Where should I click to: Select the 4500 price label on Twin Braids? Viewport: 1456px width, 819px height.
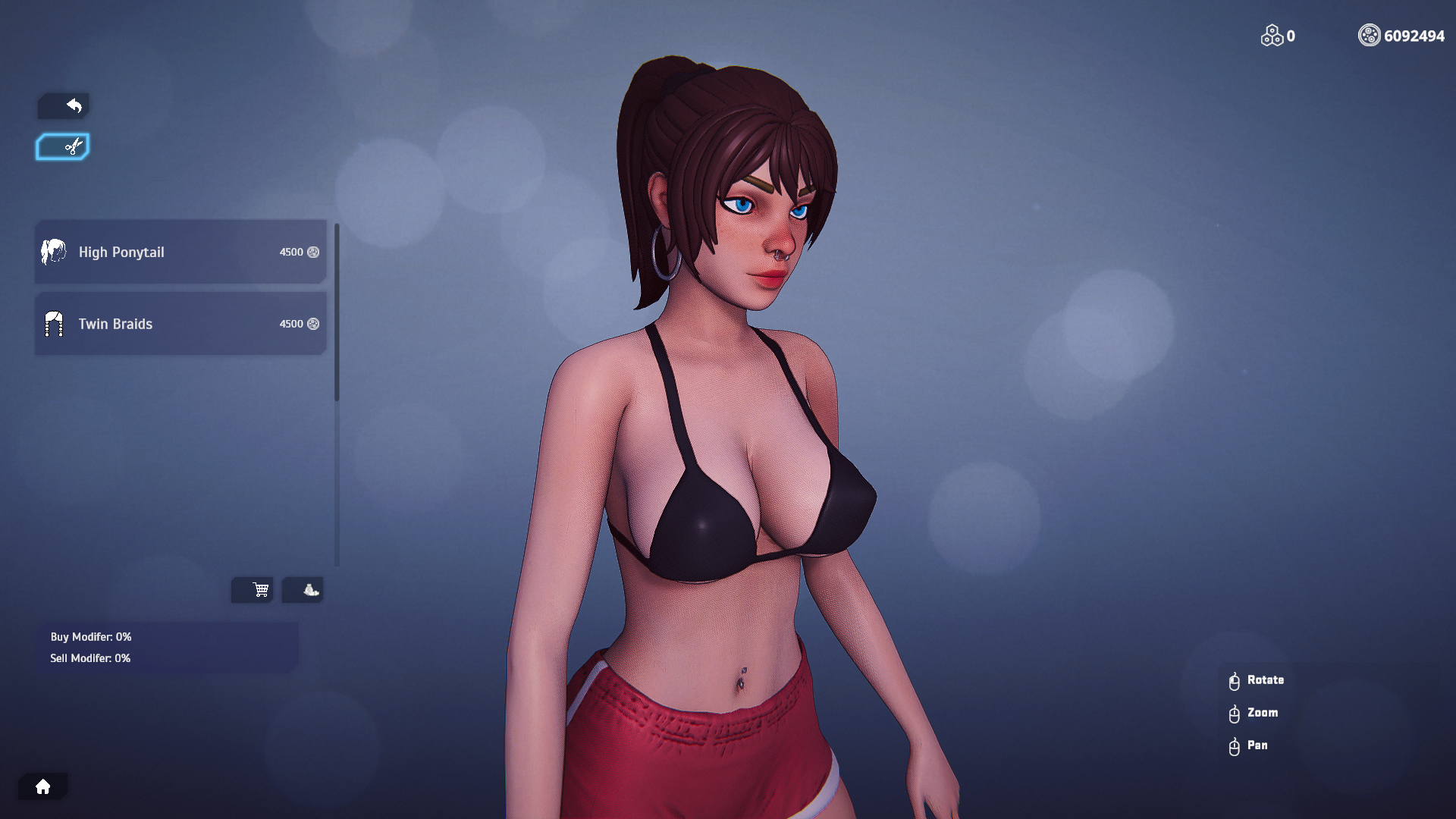point(291,324)
